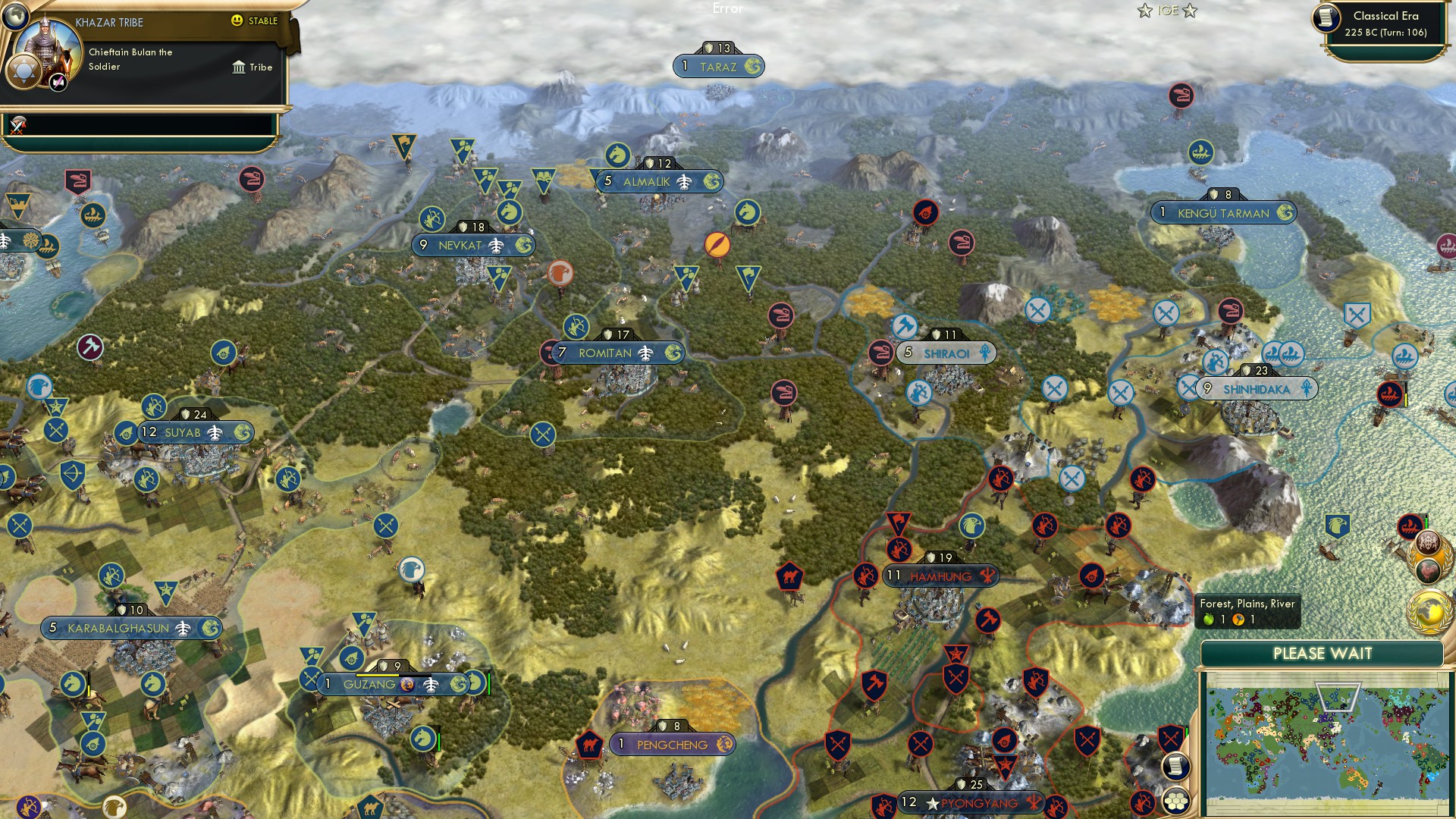Open the IGE in-game editor button

coord(1167,11)
